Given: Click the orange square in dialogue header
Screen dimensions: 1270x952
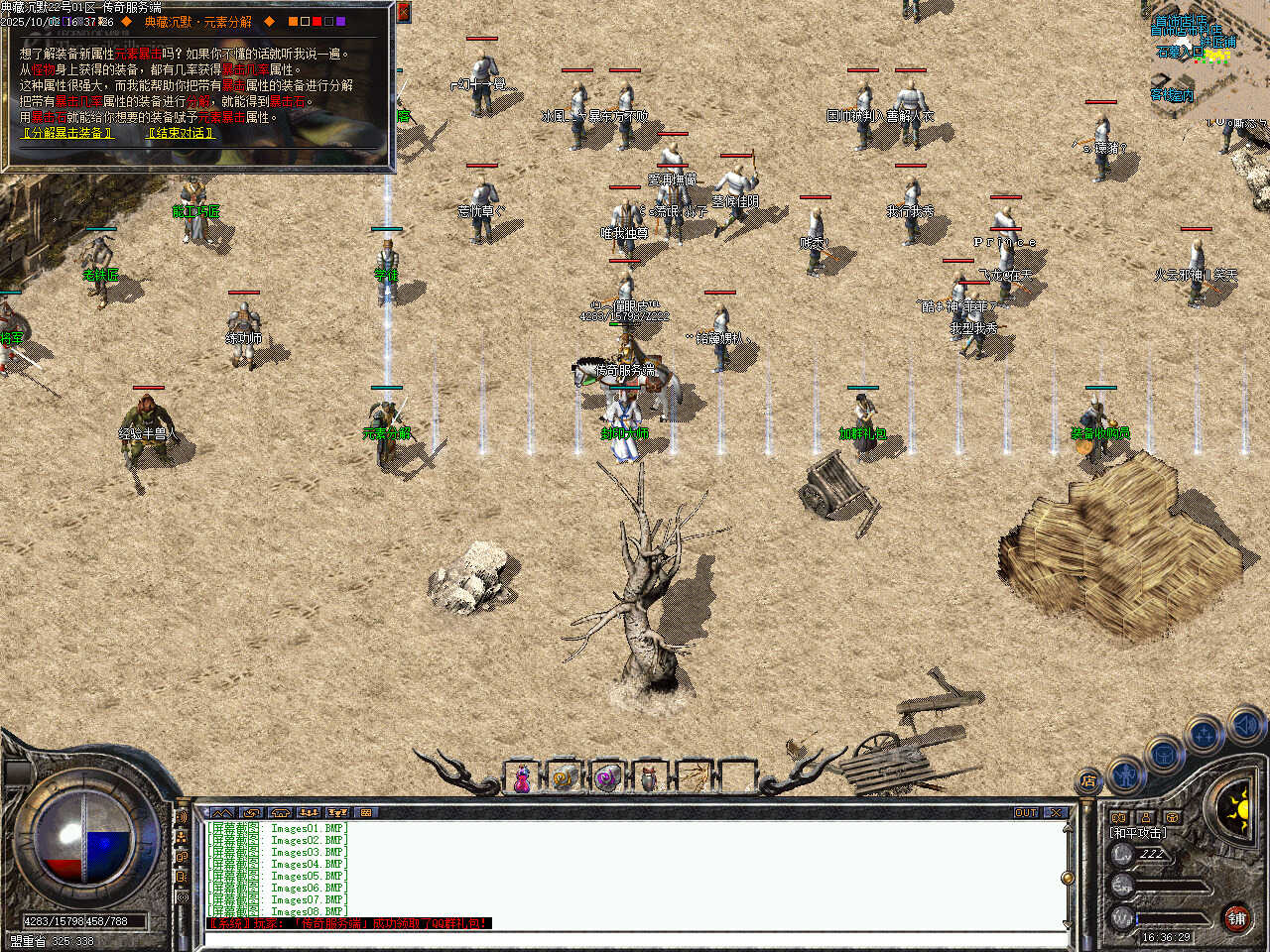Looking at the screenshot, I should click(x=293, y=21).
